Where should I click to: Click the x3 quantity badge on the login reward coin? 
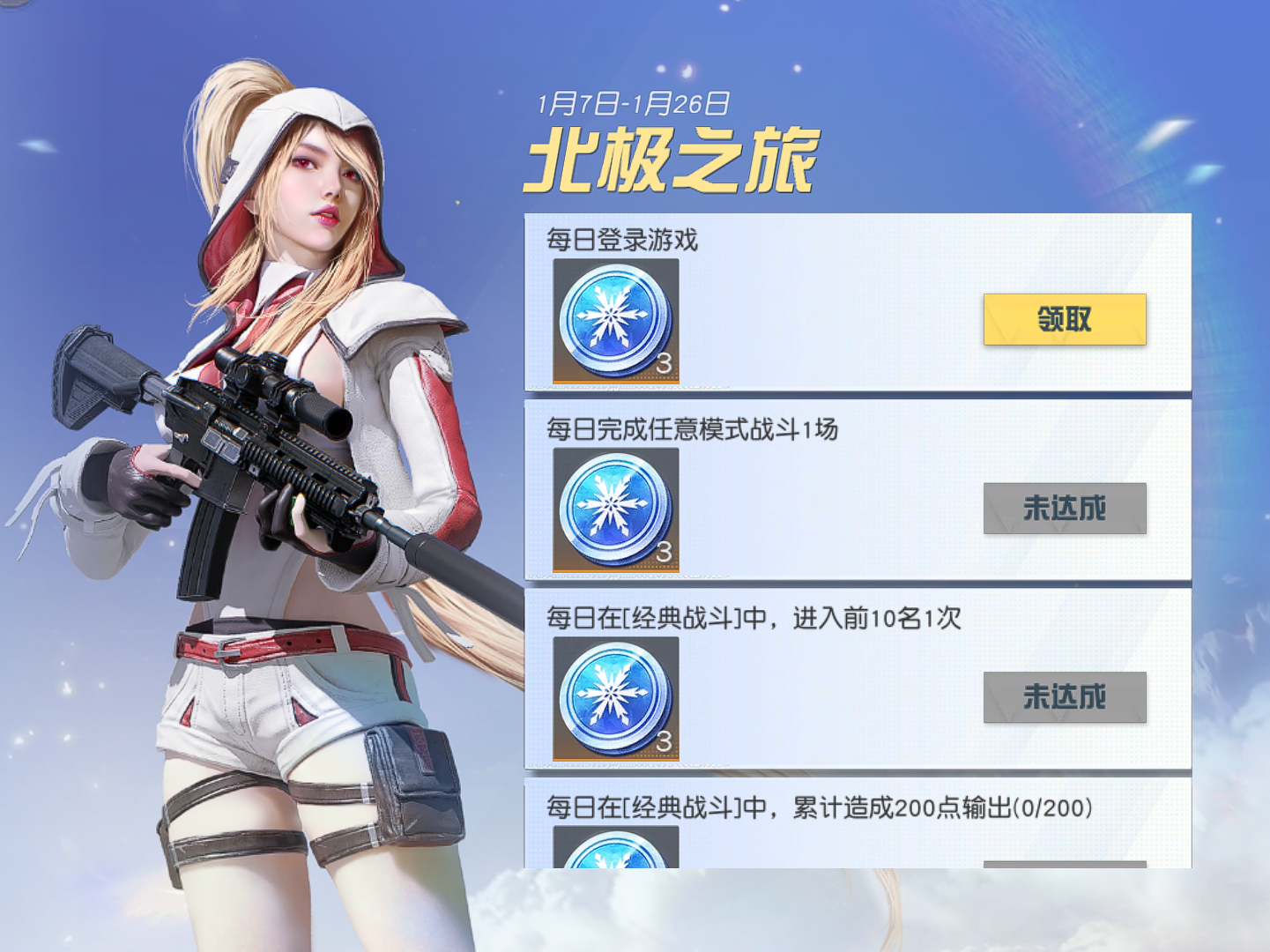666,361
